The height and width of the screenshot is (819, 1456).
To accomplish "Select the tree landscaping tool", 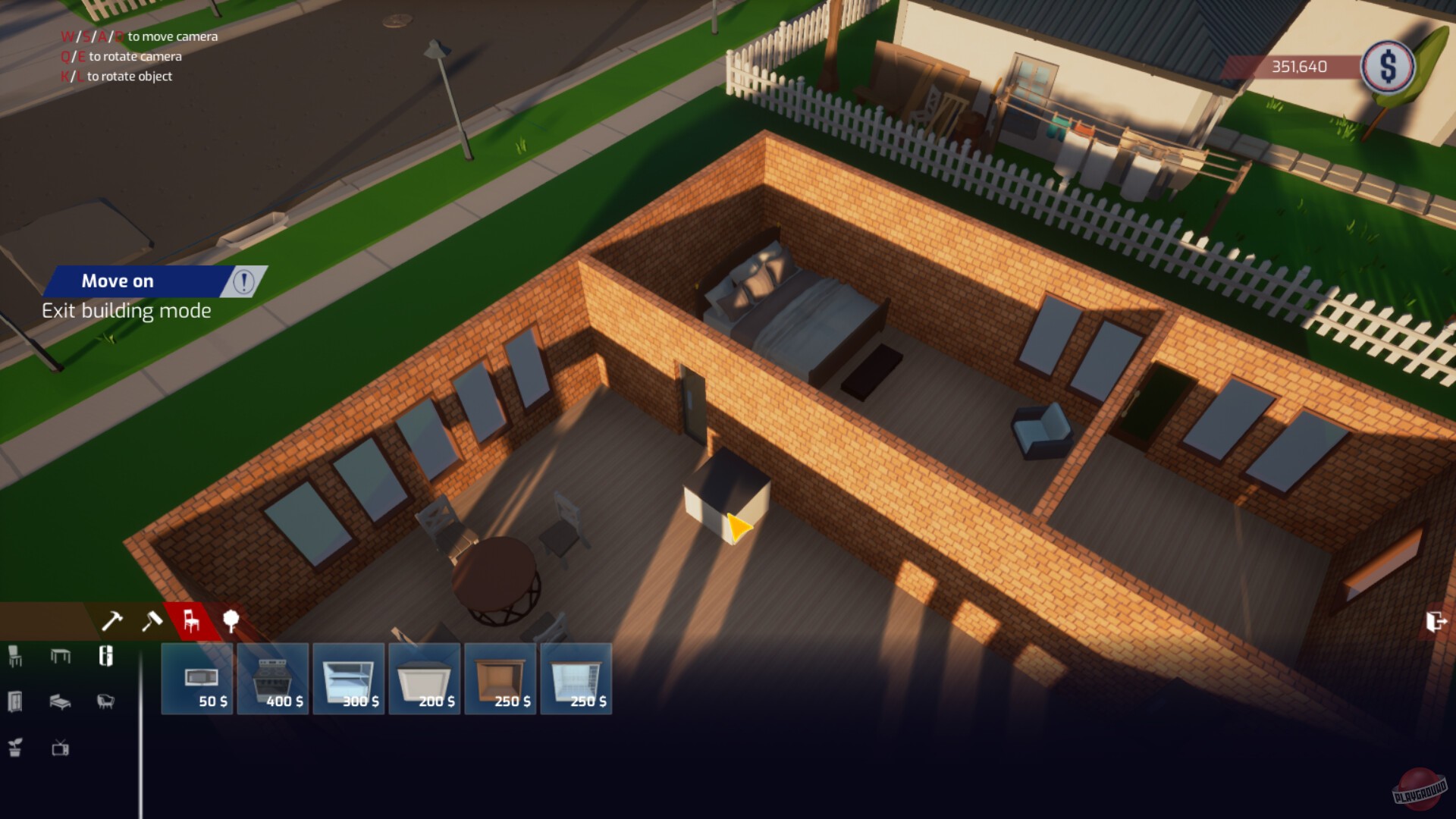I will [x=231, y=620].
